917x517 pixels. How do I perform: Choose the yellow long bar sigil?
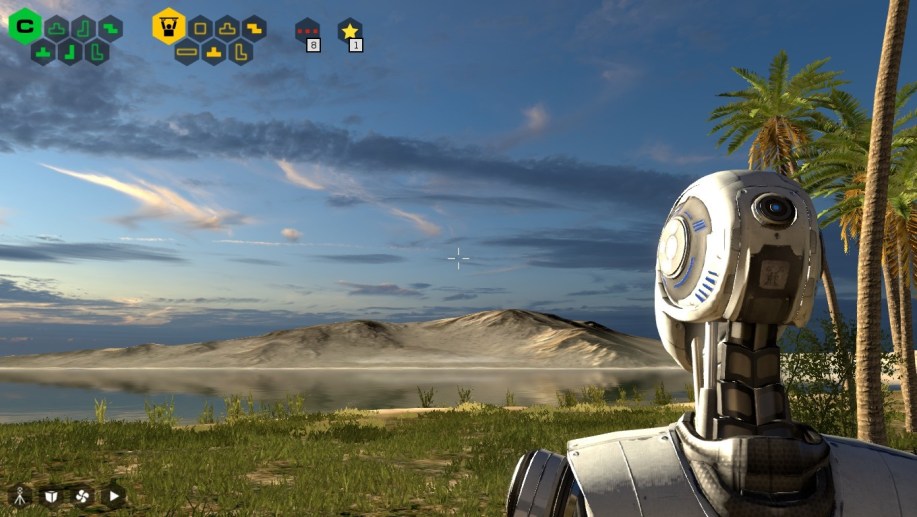tap(187, 51)
